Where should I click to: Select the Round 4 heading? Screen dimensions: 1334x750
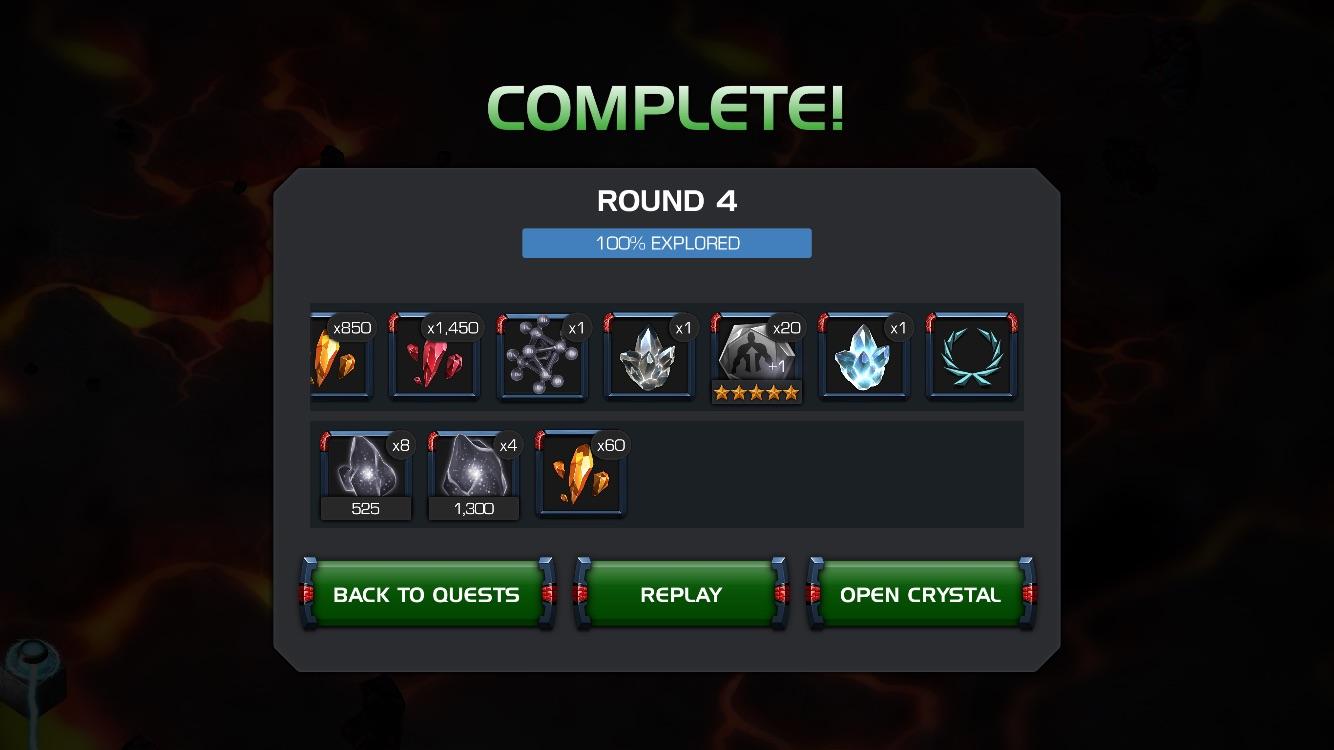tap(666, 201)
